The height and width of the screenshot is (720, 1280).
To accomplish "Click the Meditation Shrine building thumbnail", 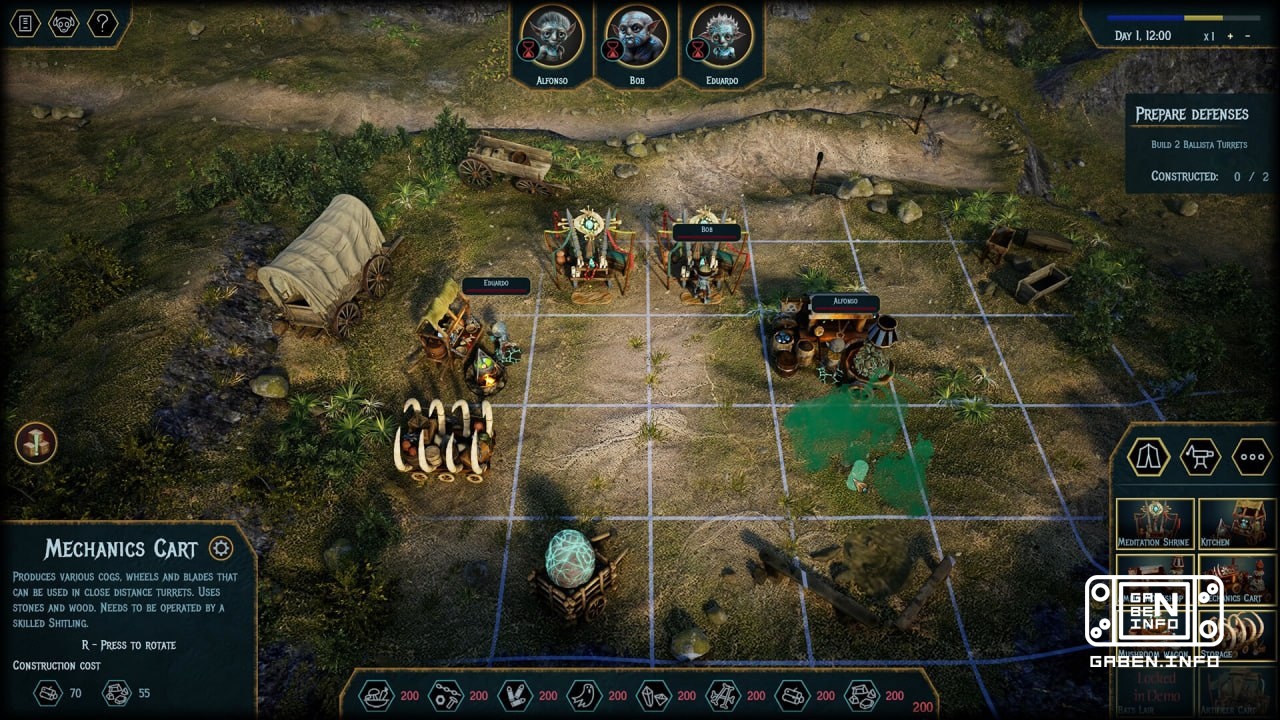I will (1155, 523).
